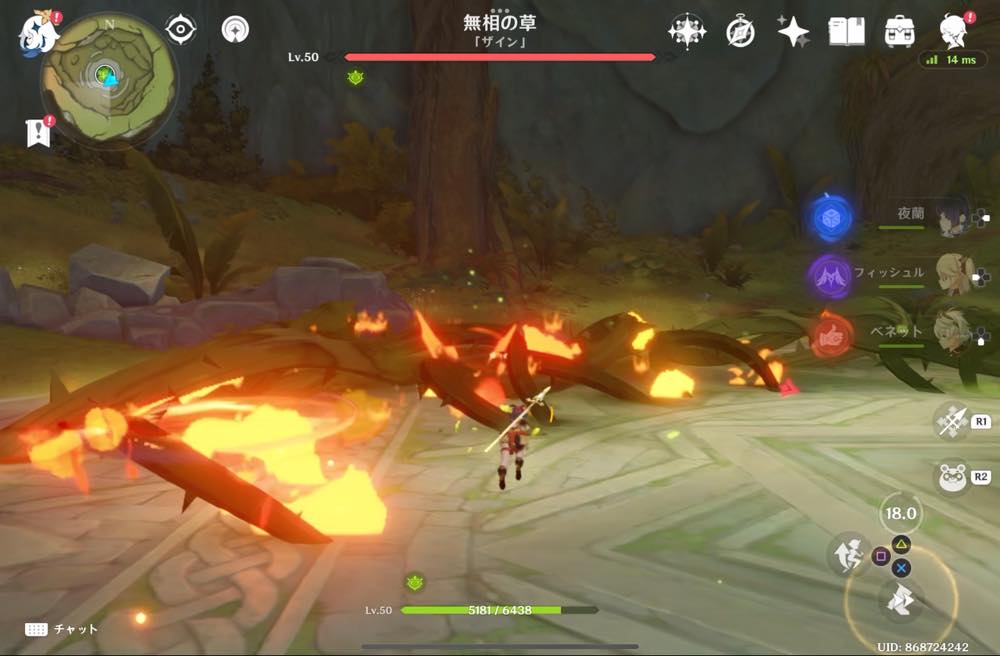Screen dimensions: 1000x656
Task: Switch to party member フィッシュル
Action: point(953,274)
